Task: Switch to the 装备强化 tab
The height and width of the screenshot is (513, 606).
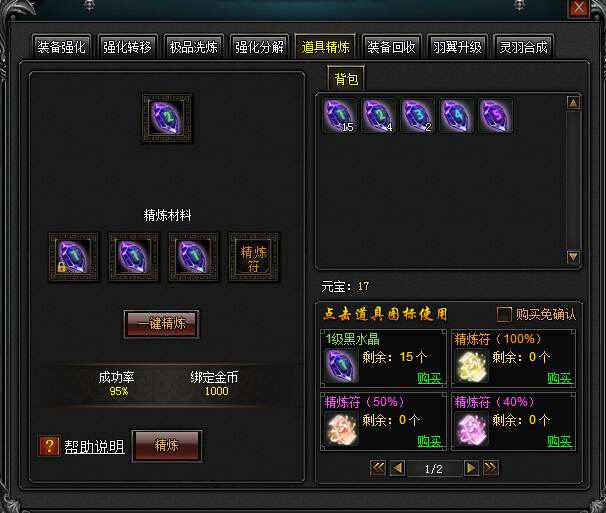Action: pos(62,47)
